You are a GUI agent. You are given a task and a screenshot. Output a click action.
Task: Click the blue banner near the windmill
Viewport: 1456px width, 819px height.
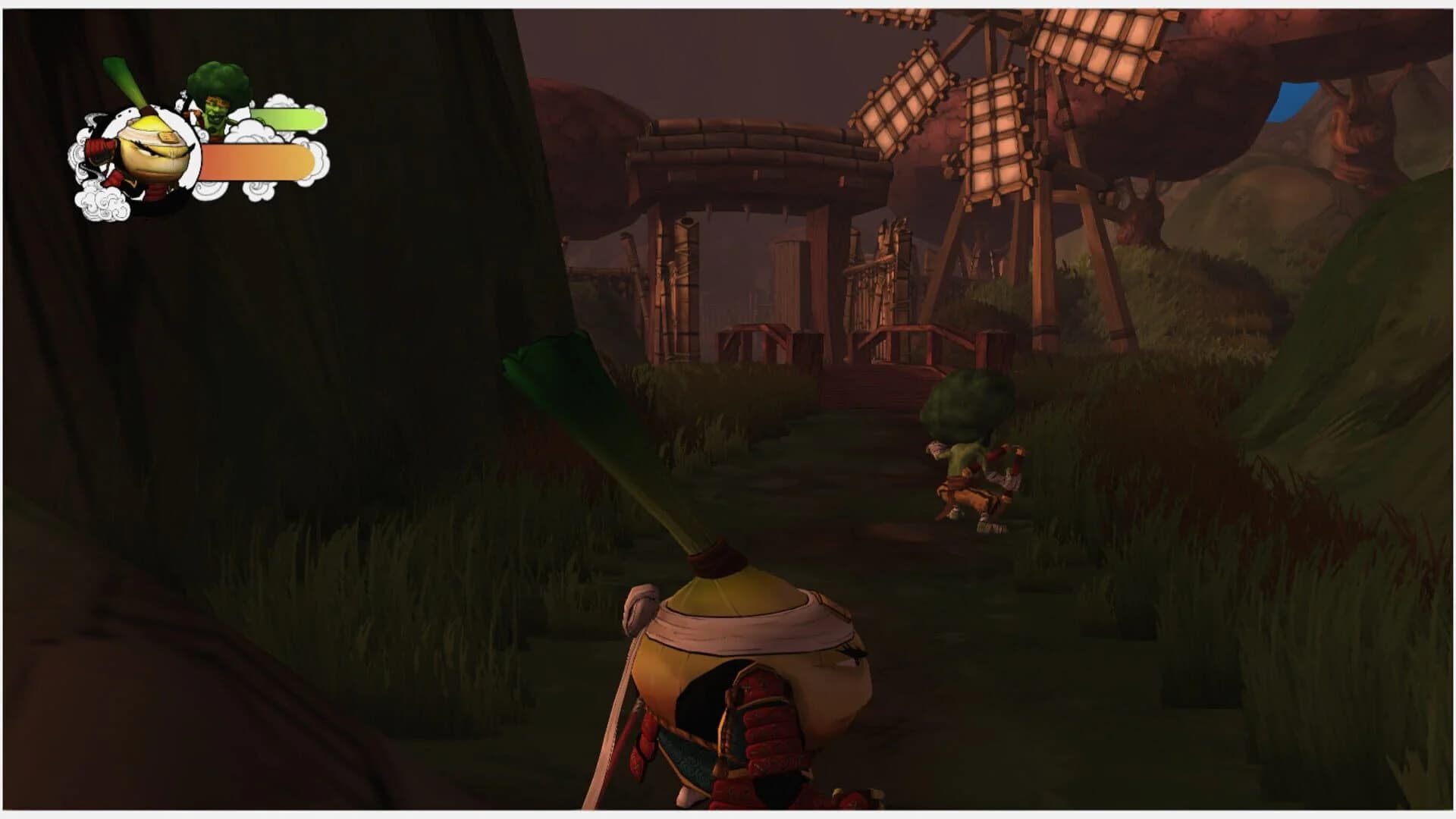click(1292, 99)
